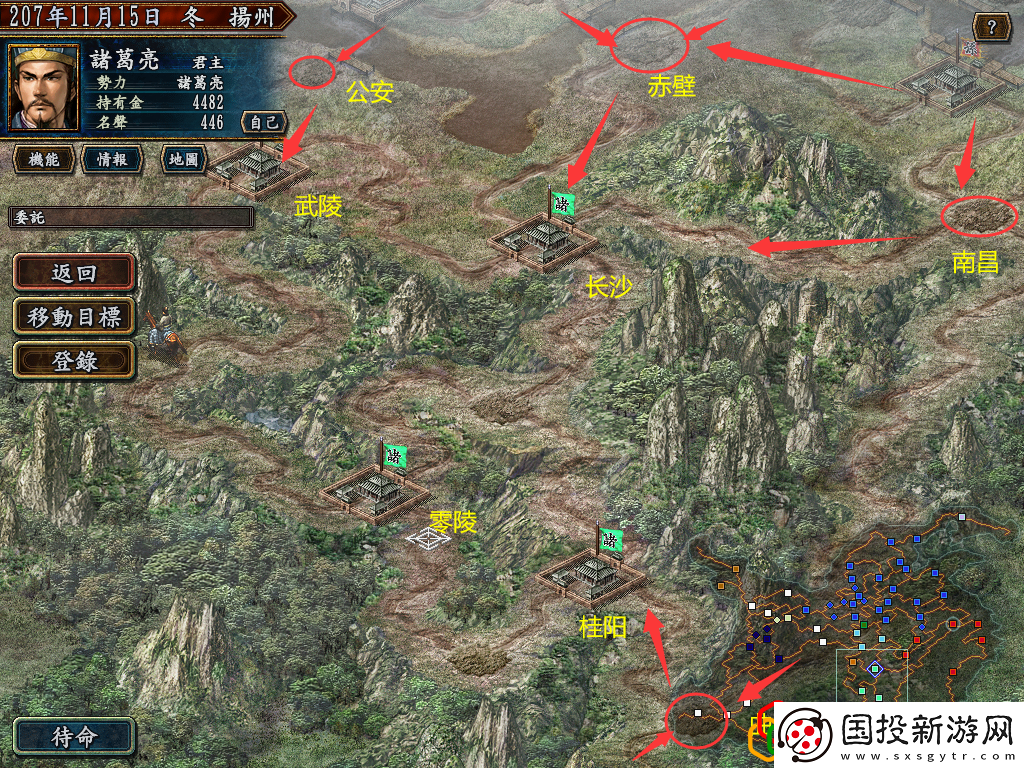This screenshot has width=1024, height=768.
Task: Click the 返回 (return) button
Action: coord(74,273)
